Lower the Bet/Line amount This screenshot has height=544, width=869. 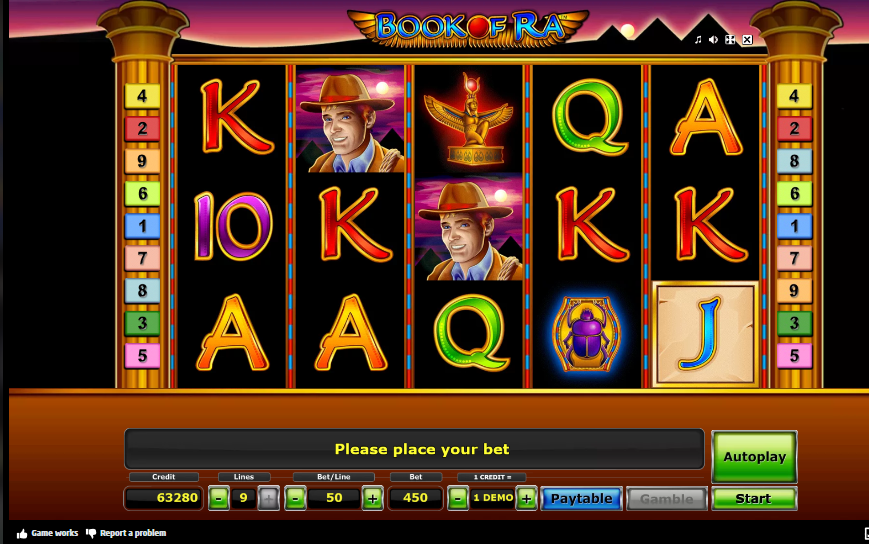point(296,498)
